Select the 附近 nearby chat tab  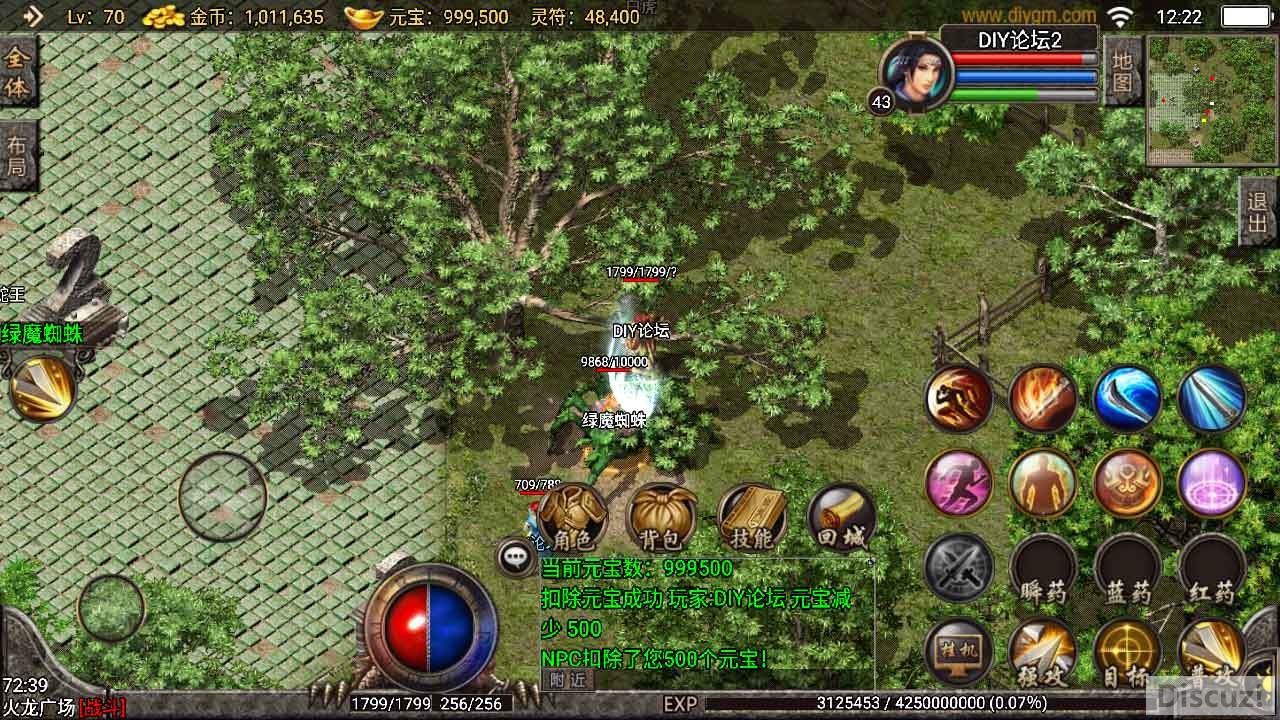(x=567, y=679)
